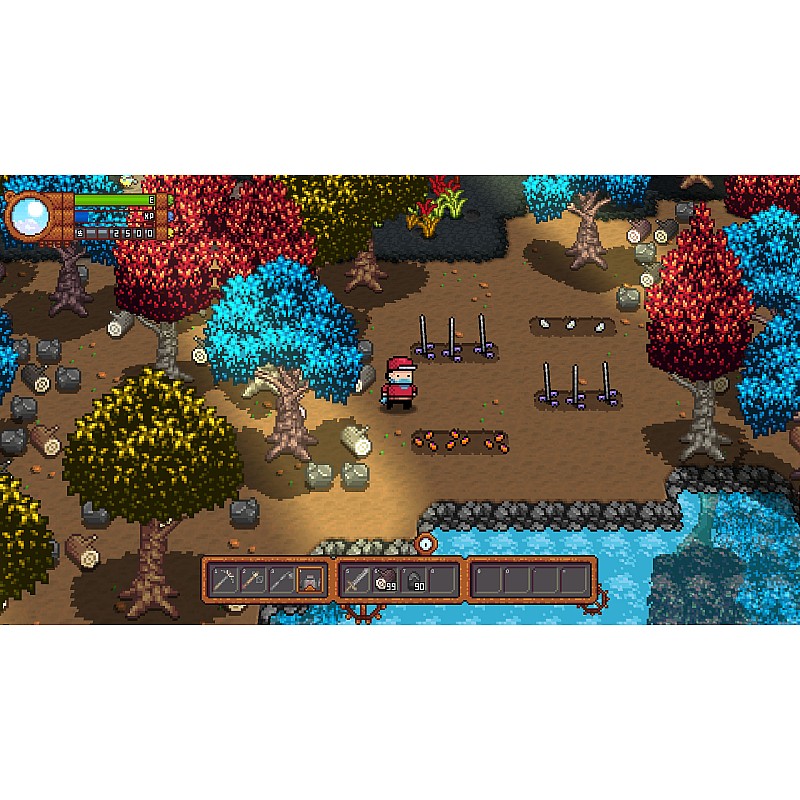The width and height of the screenshot is (800, 800).
Task: Select the dark stone stack of 90
Action: pyautogui.click(x=415, y=579)
